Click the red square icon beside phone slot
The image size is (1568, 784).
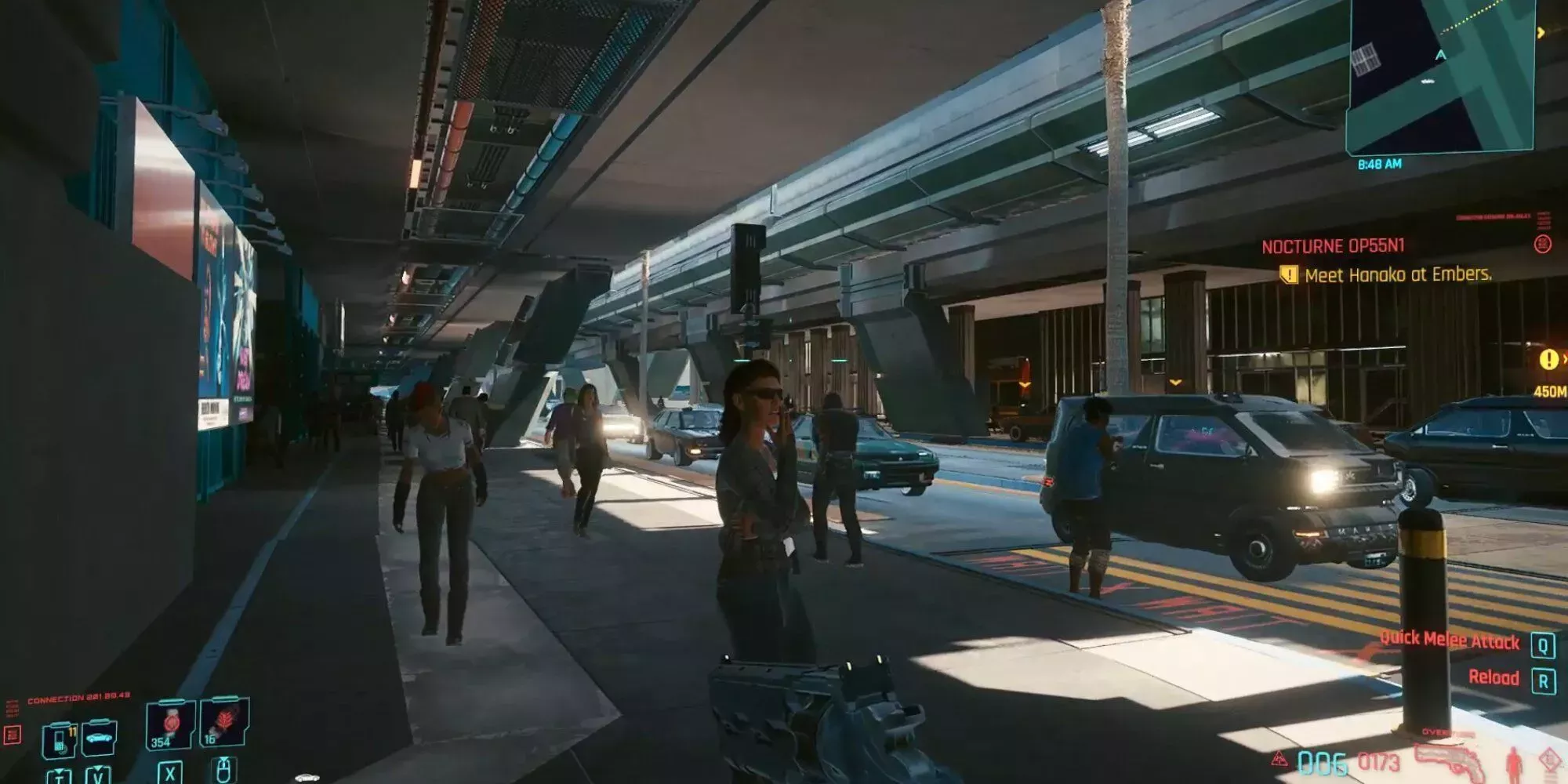point(13,735)
